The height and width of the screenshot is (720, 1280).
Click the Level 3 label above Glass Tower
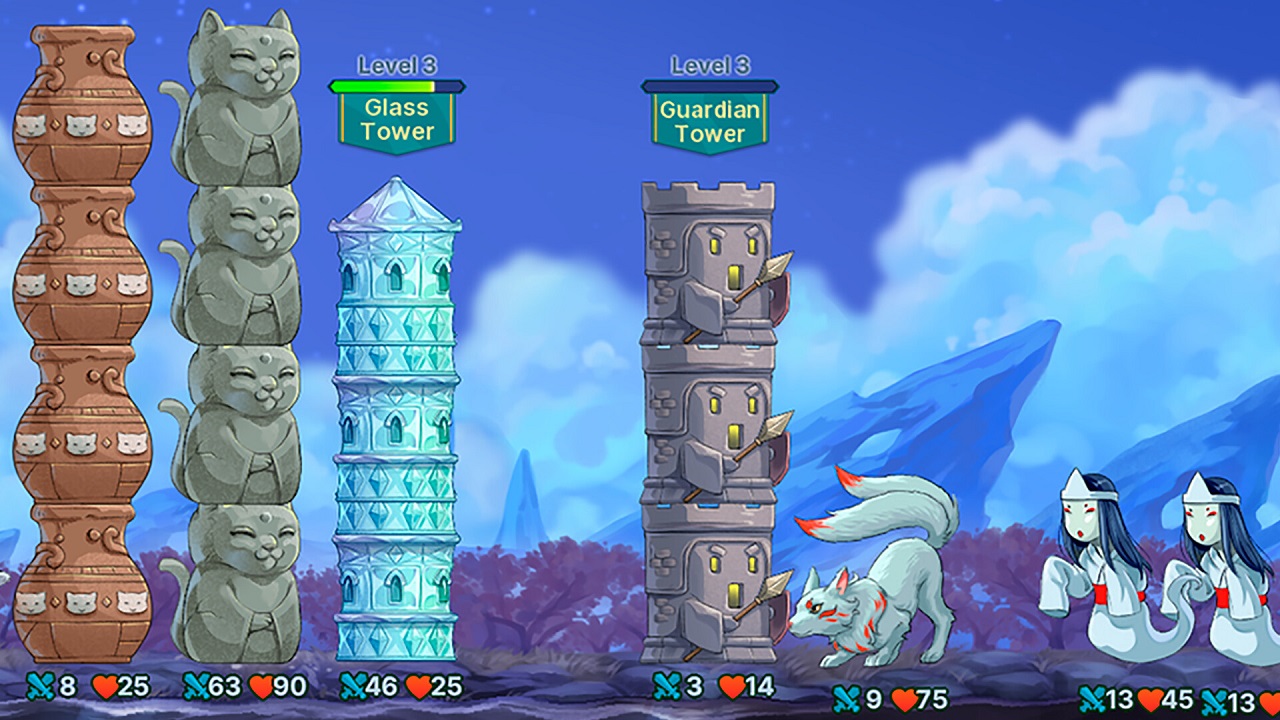[x=396, y=66]
